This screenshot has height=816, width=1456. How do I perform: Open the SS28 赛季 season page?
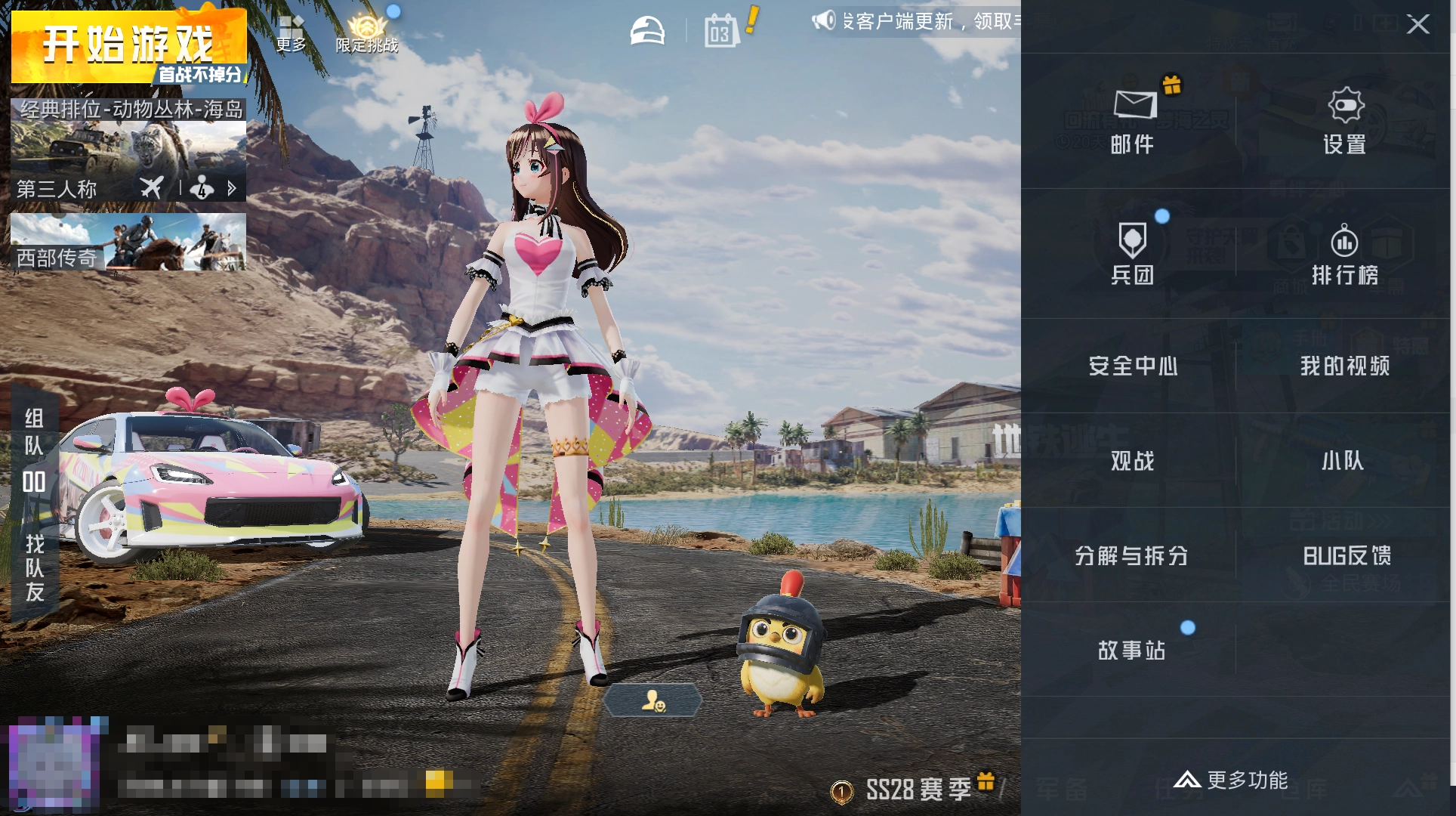tap(918, 790)
